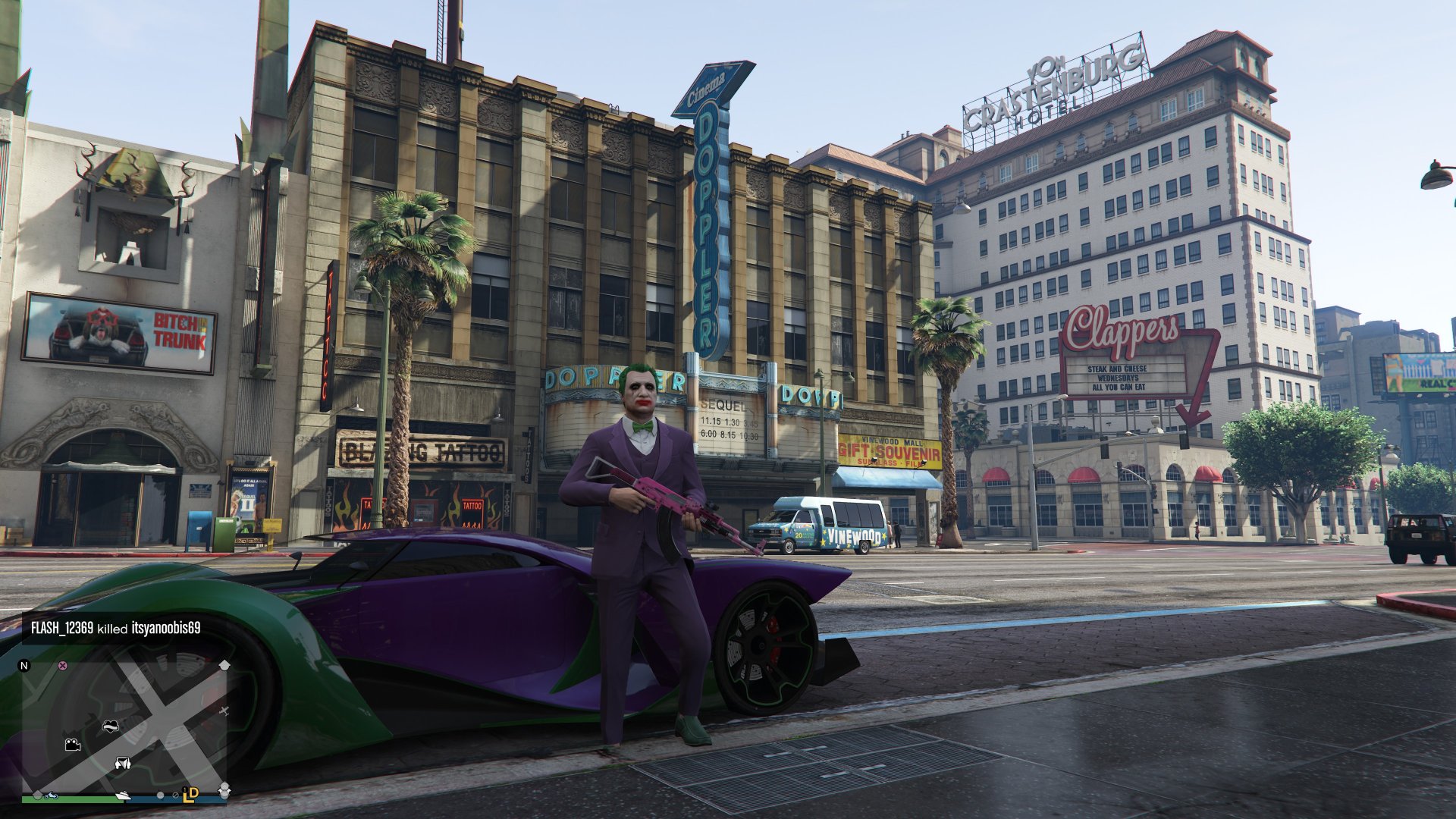Screen dimensions: 1456x819
Task: Select the player arrow marker on minimap
Action: coord(122,763)
